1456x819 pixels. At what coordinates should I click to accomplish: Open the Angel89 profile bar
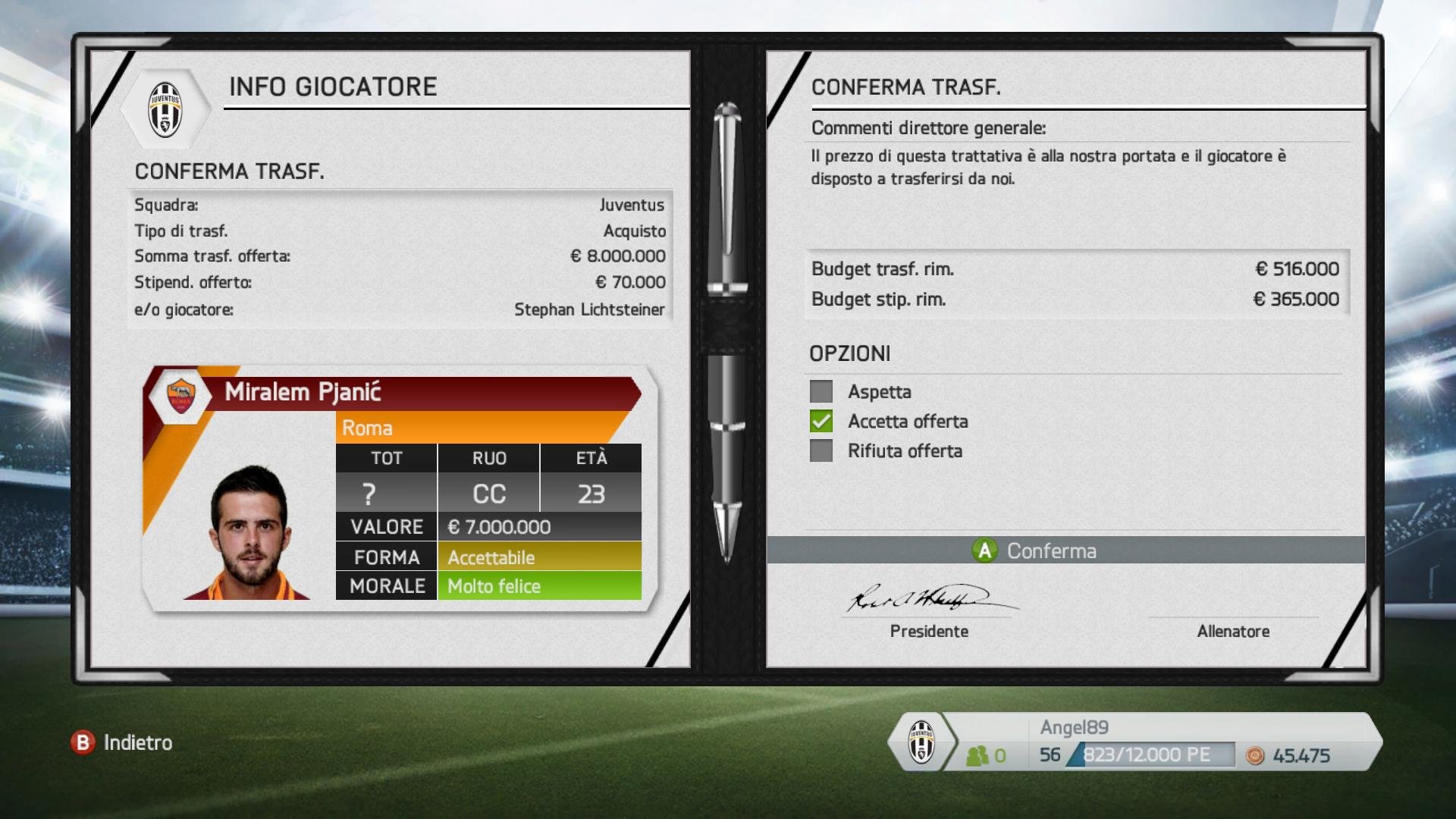1135,742
